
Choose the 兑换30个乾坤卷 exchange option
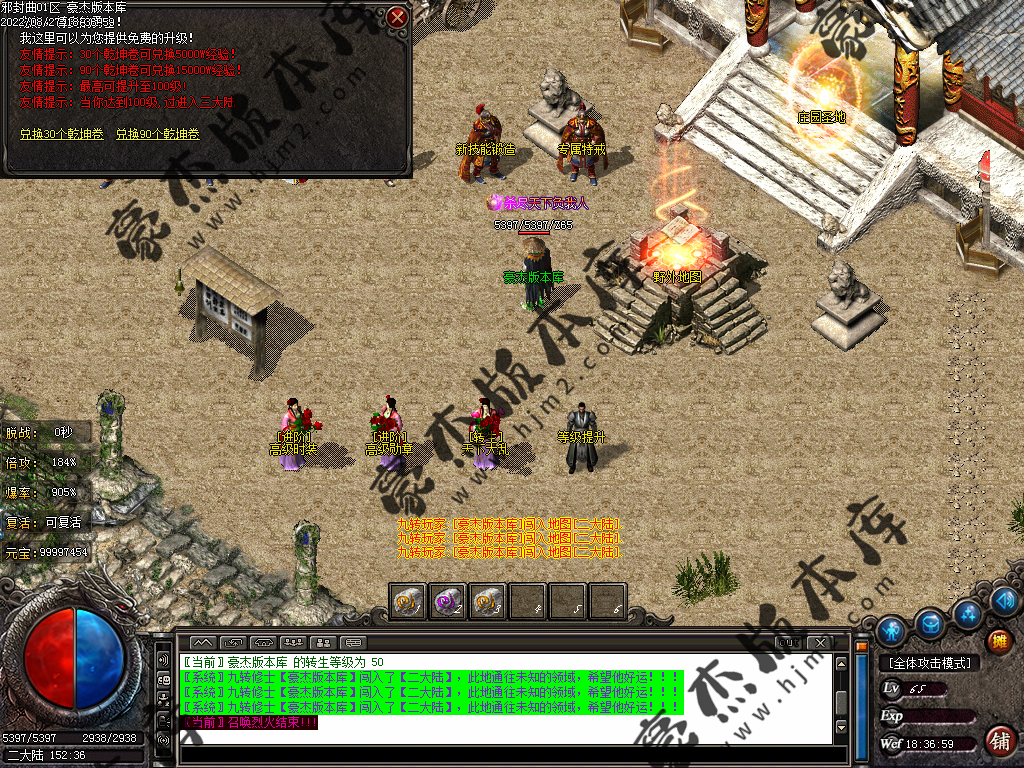[60, 134]
